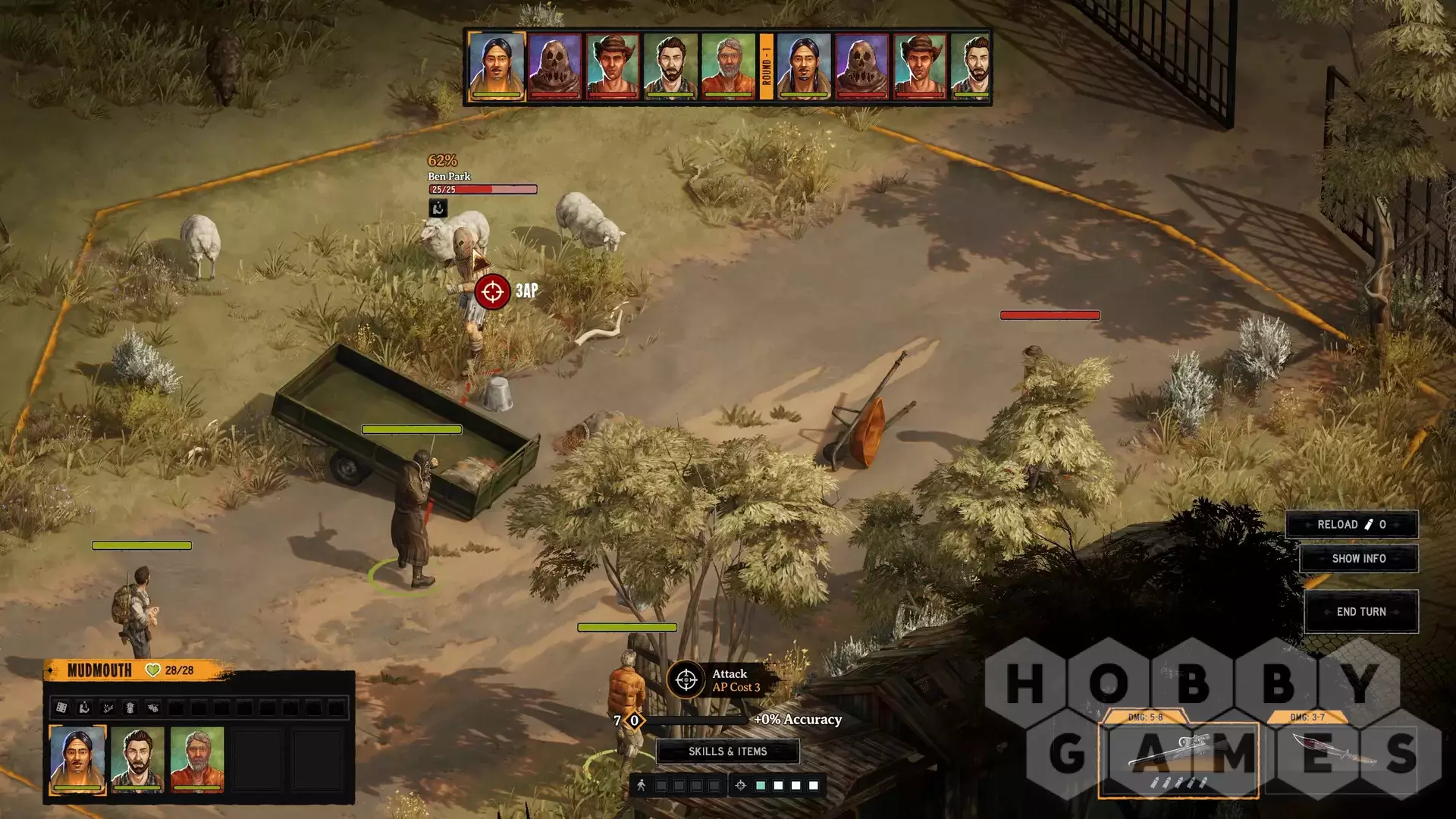
Task: End the current turn
Action: 1360,612
